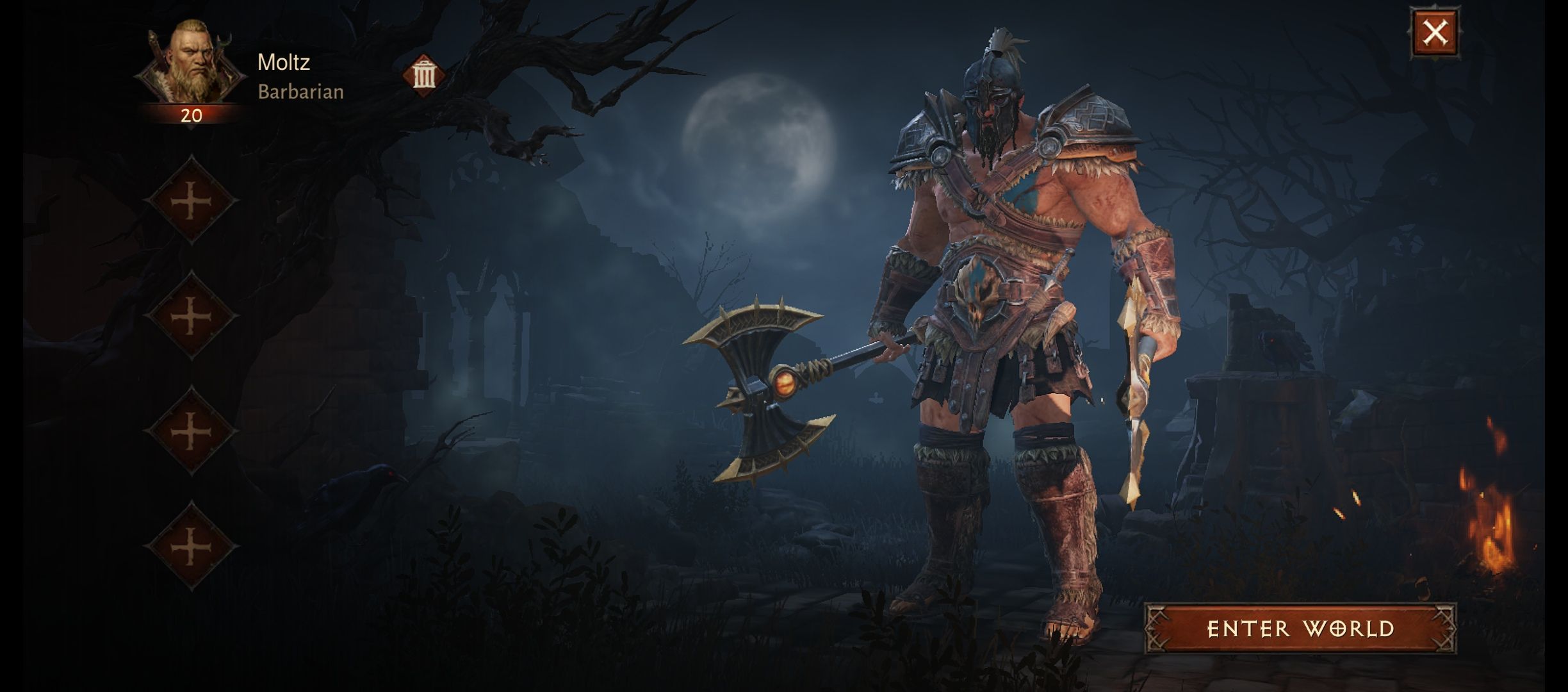
Task: Expand the character name Moltz details
Action: click(x=284, y=63)
